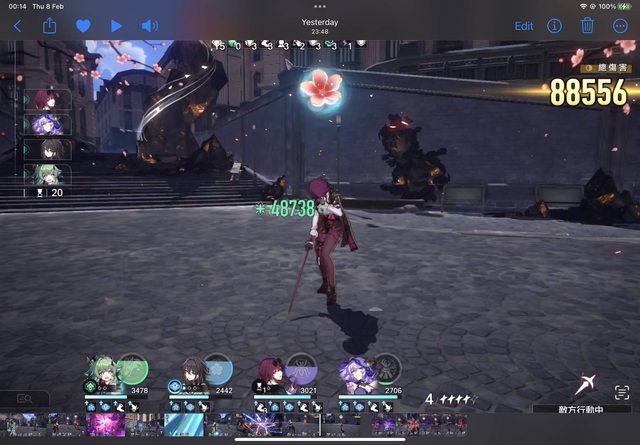Delete the video with the trash icon
The image size is (640, 445).
588,26
